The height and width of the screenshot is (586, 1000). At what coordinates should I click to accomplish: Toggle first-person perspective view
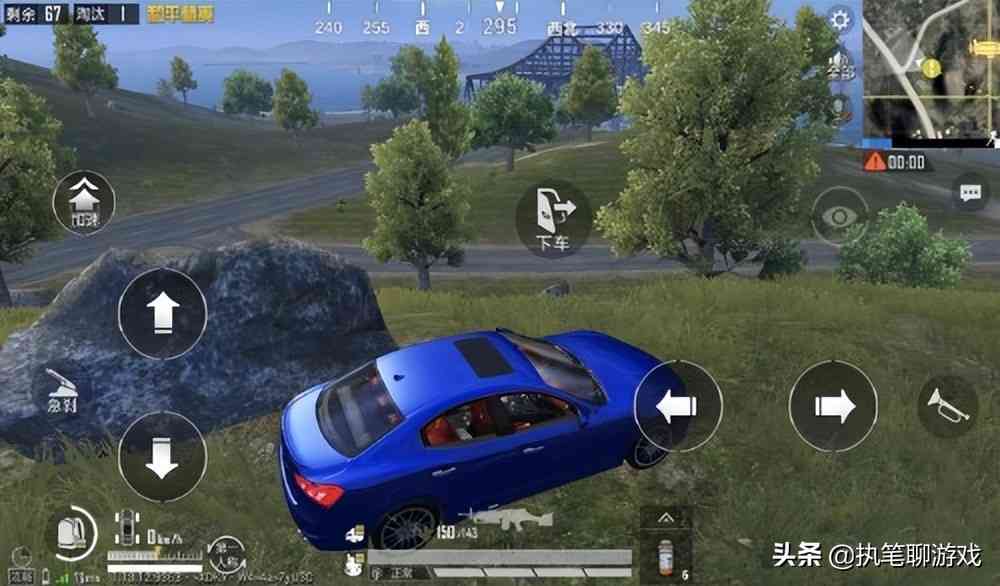227,553
